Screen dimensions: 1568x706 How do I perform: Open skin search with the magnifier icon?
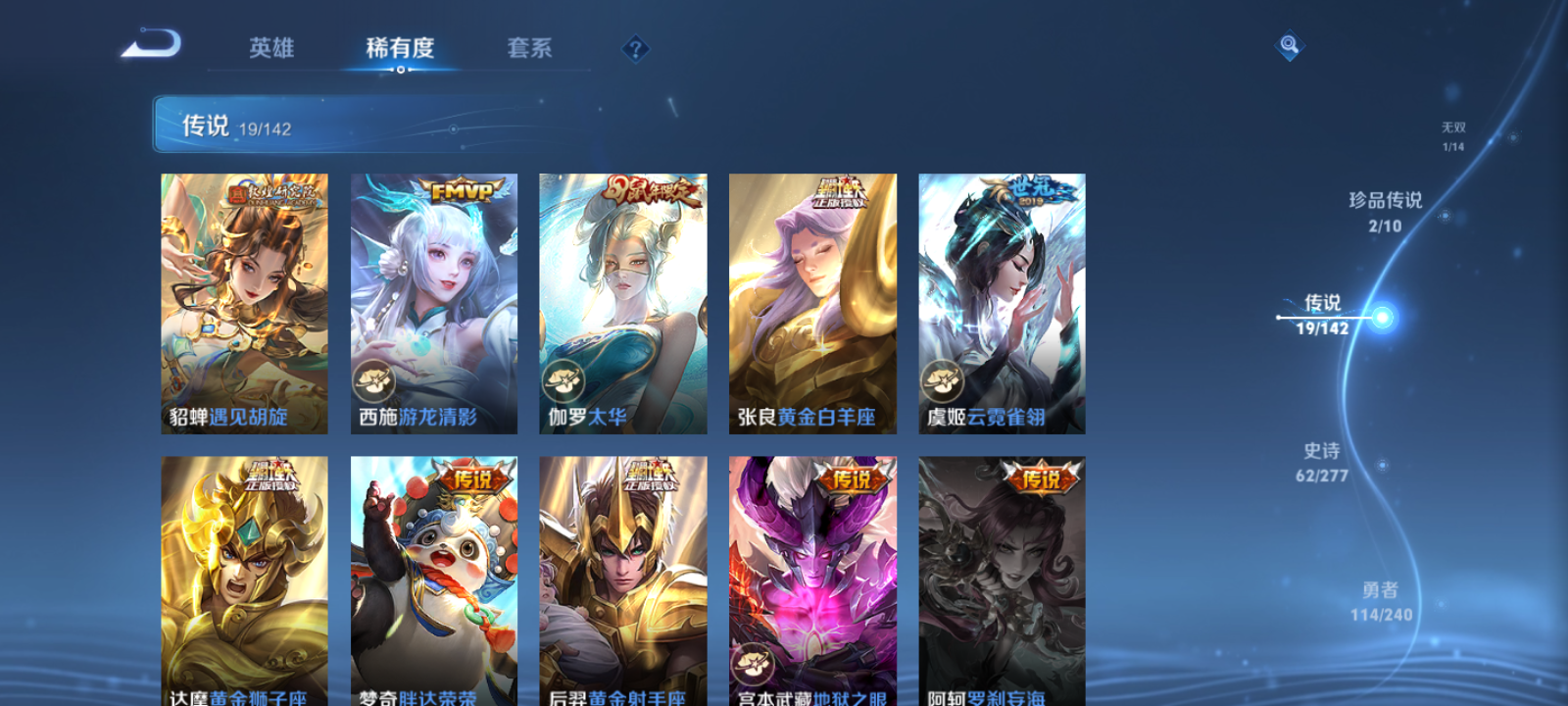[x=1289, y=43]
